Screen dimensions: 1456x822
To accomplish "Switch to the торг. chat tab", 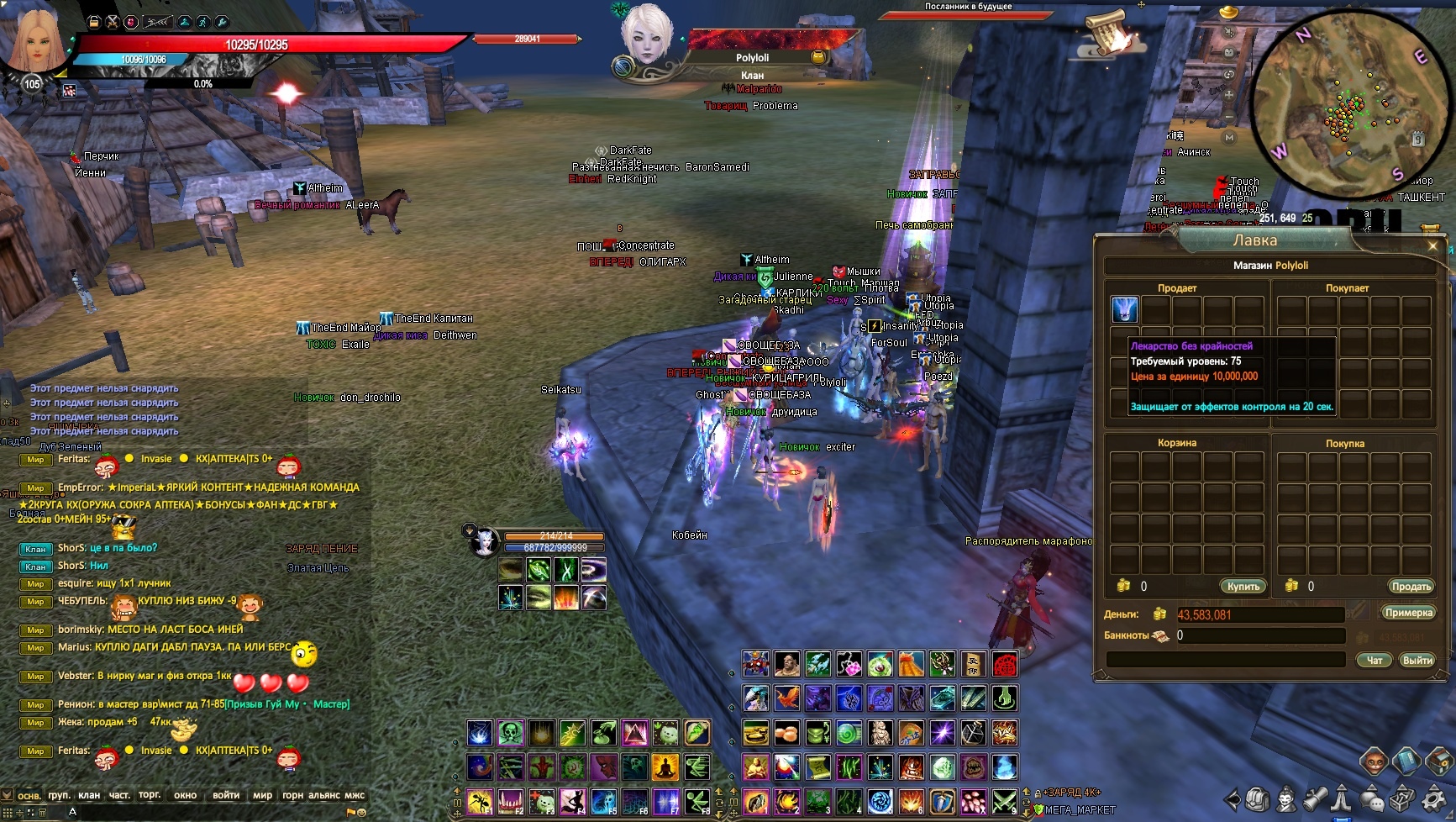I will 150,795.
